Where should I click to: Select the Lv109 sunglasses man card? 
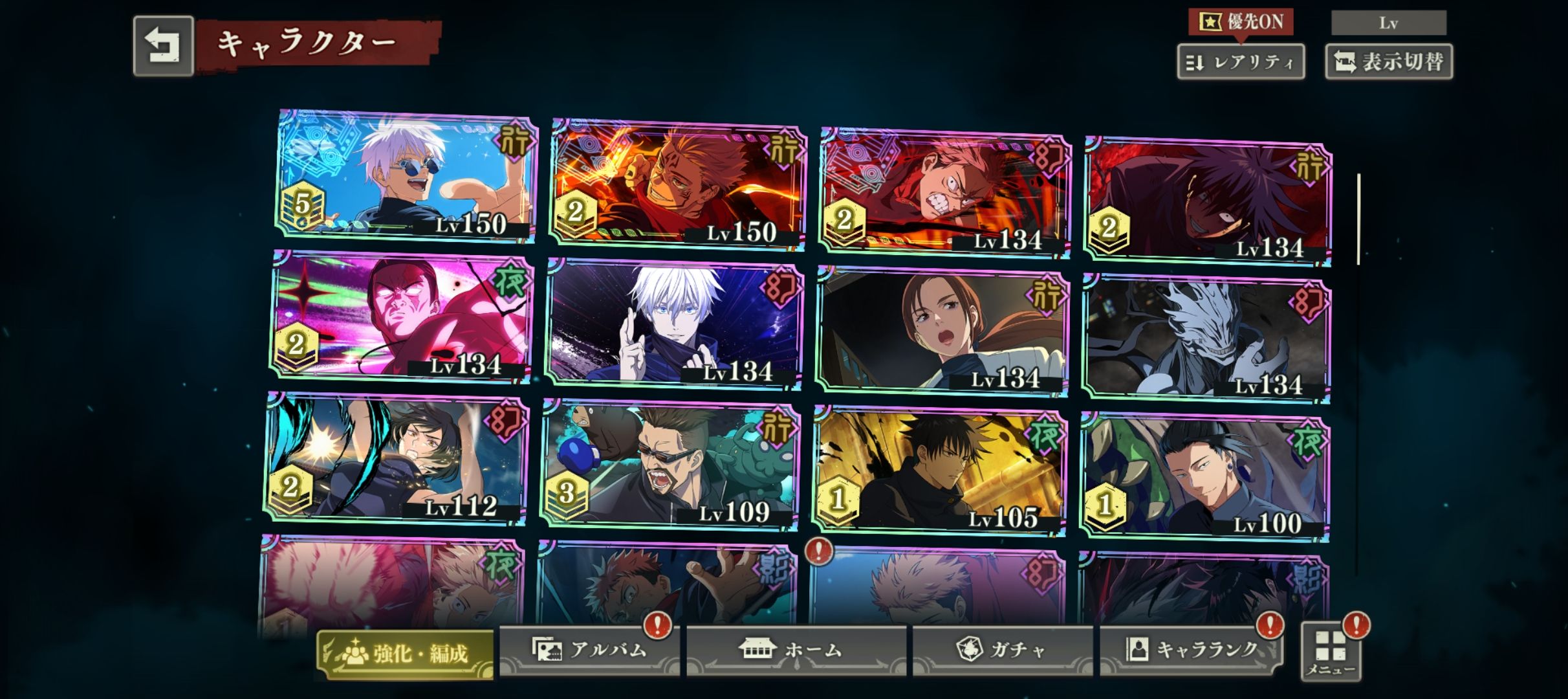pos(670,465)
